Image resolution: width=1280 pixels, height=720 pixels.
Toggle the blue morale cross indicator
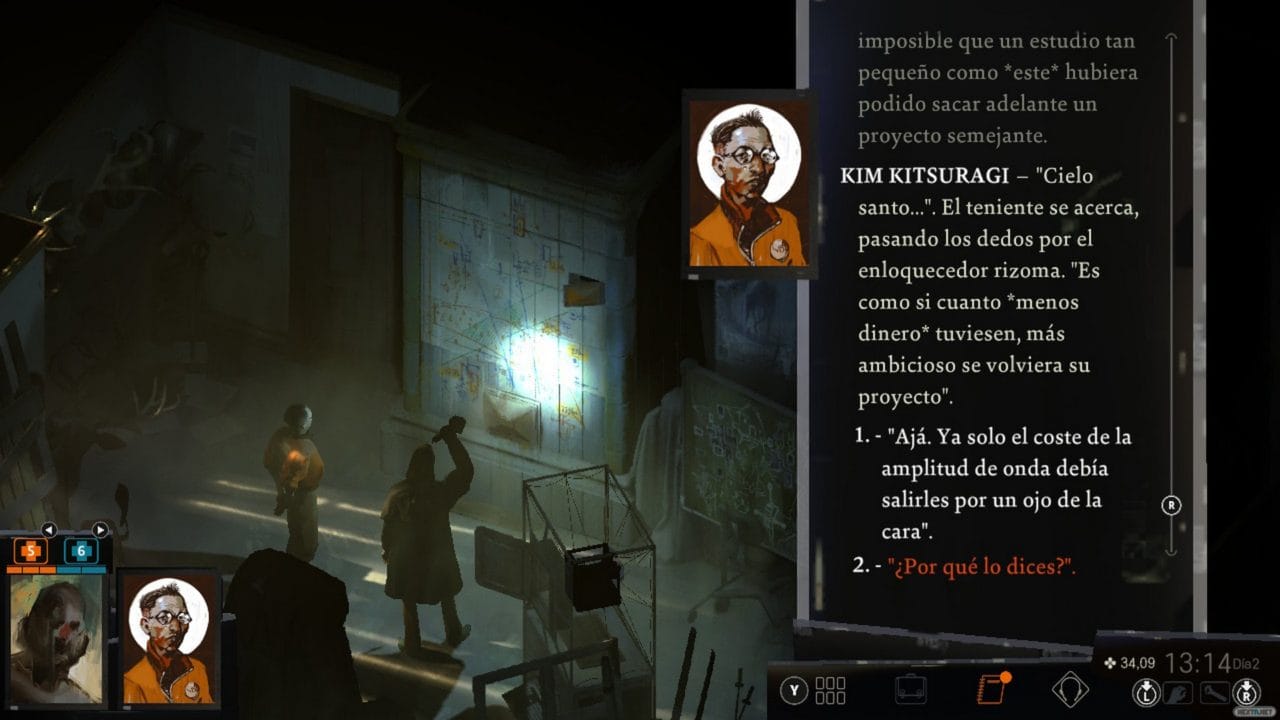coord(80,550)
